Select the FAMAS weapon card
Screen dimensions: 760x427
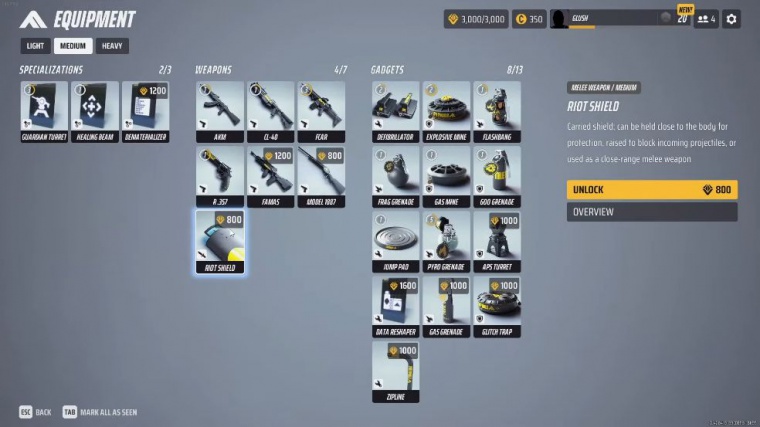pos(270,176)
